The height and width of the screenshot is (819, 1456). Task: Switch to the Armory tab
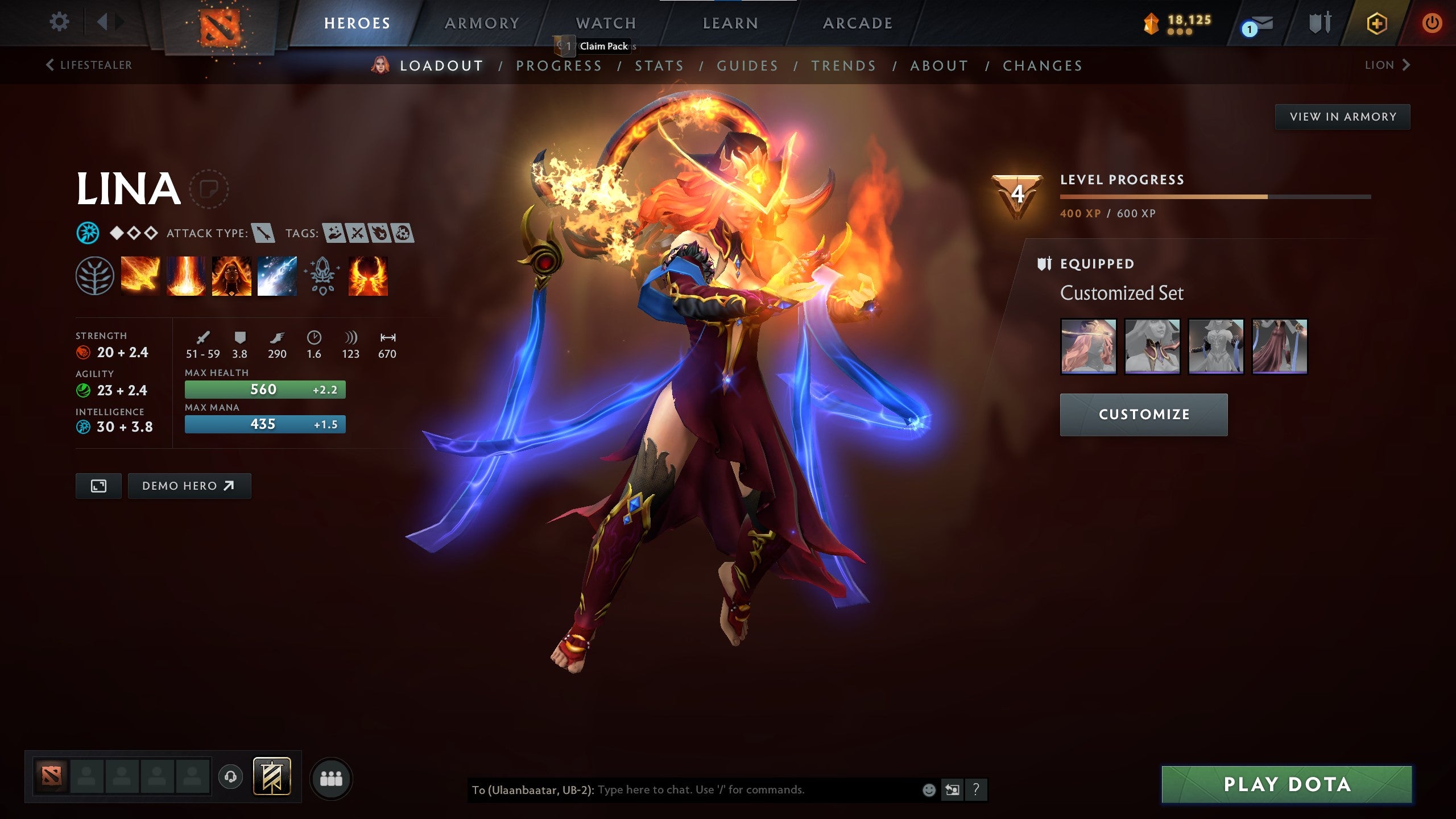click(x=482, y=23)
